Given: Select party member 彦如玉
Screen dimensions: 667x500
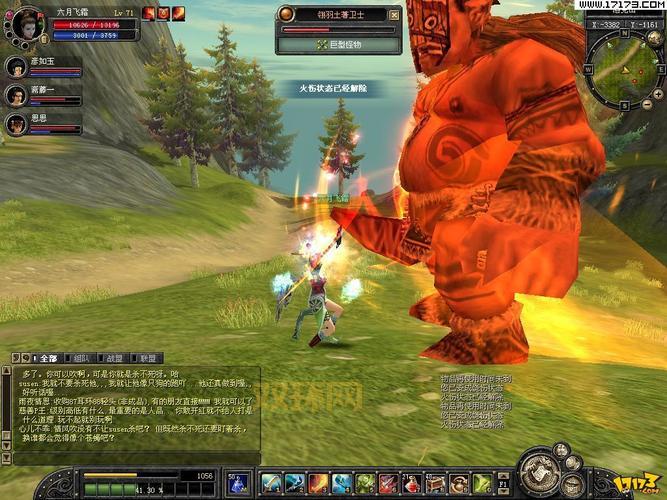Looking at the screenshot, I should coord(16,67).
